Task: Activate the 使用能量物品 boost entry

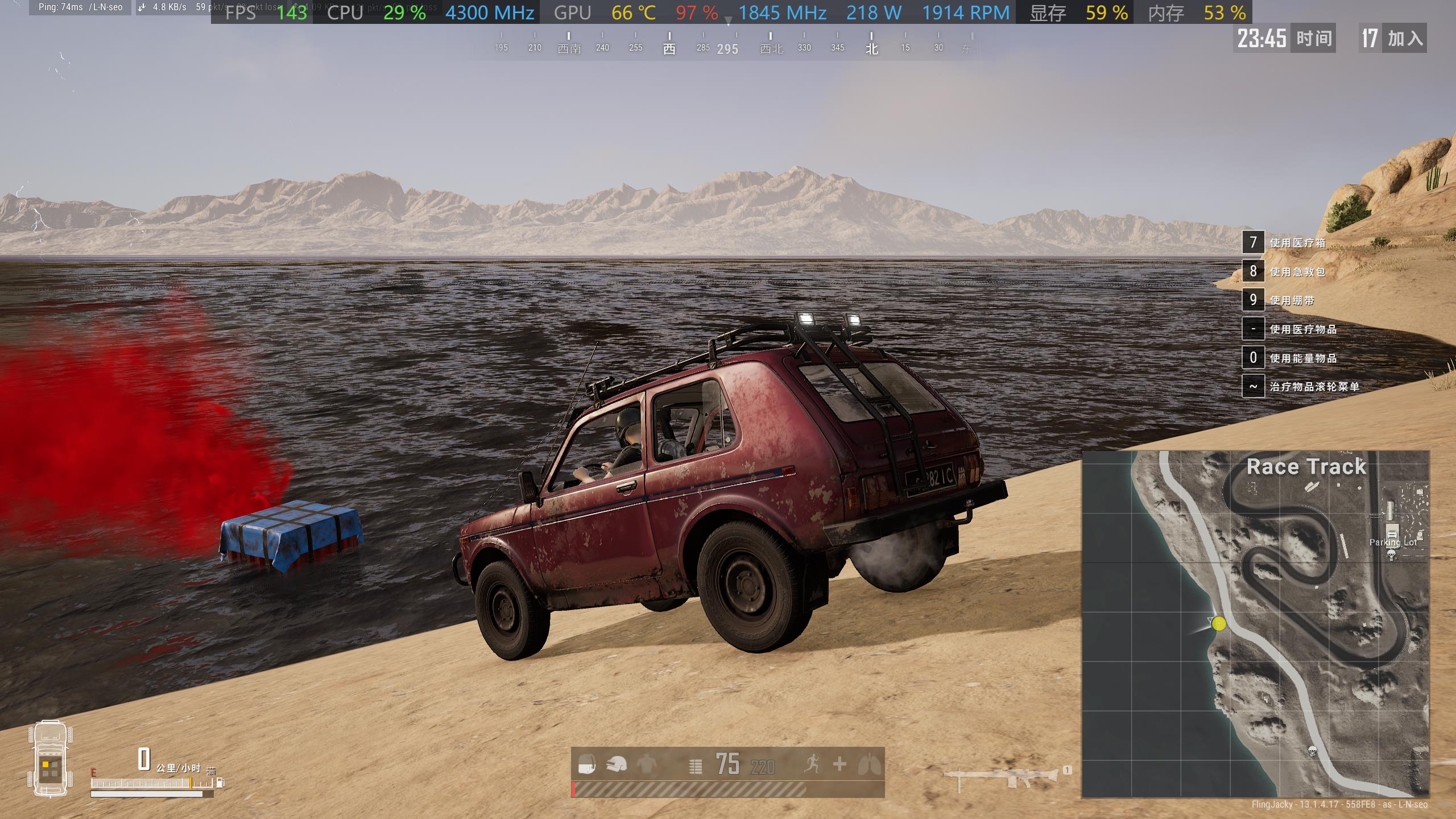Action: click(1303, 358)
